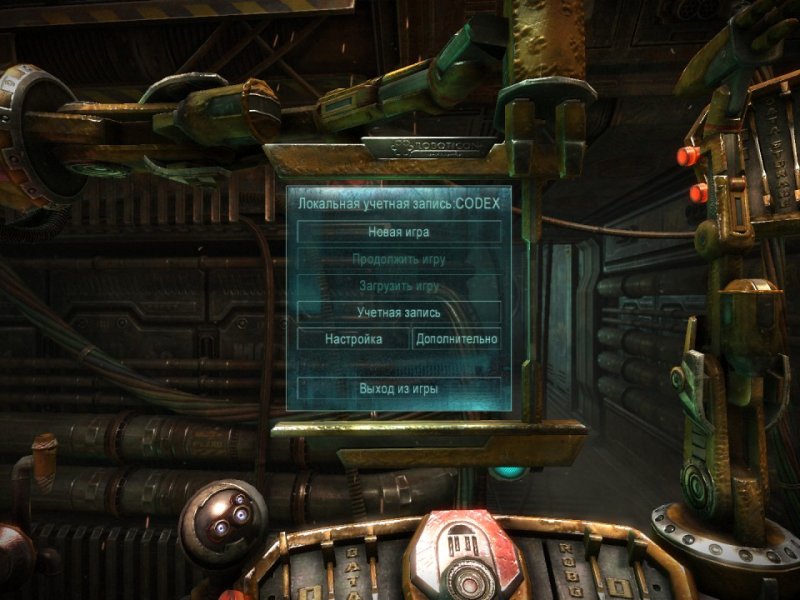This screenshot has height=600, width=800.
Task: Select the Дополнительно extras button
Action: tap(456, 339)
